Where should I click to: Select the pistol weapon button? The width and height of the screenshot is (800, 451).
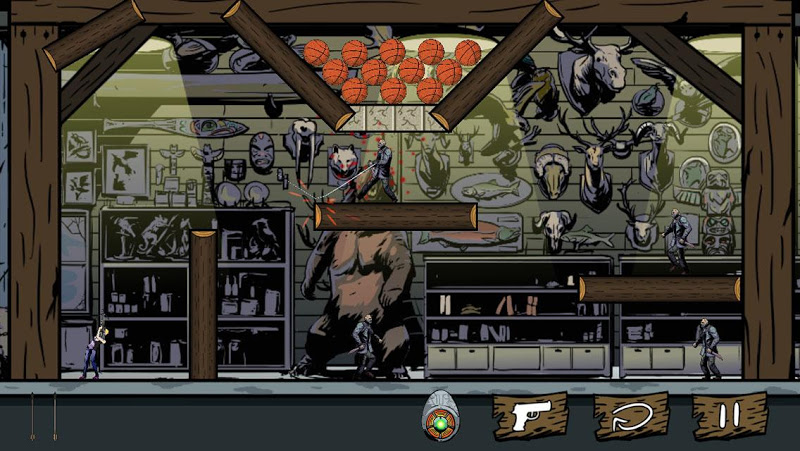(527, 416)
